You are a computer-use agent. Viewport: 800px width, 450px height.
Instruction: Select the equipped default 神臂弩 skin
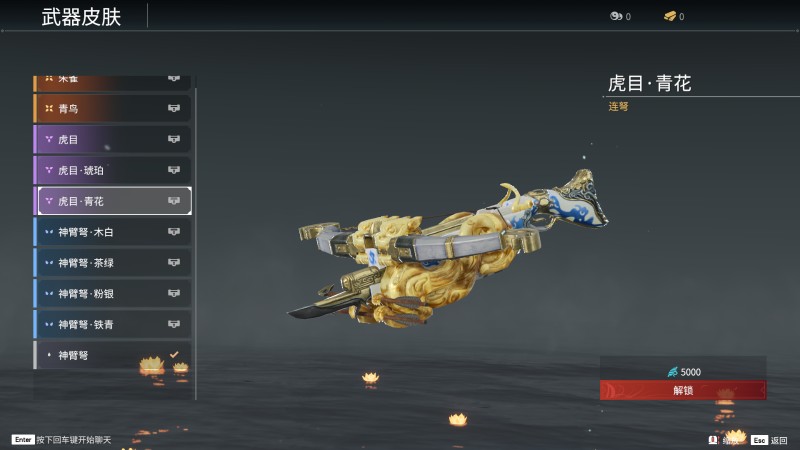pyautogui.click(x=112, y=355)
